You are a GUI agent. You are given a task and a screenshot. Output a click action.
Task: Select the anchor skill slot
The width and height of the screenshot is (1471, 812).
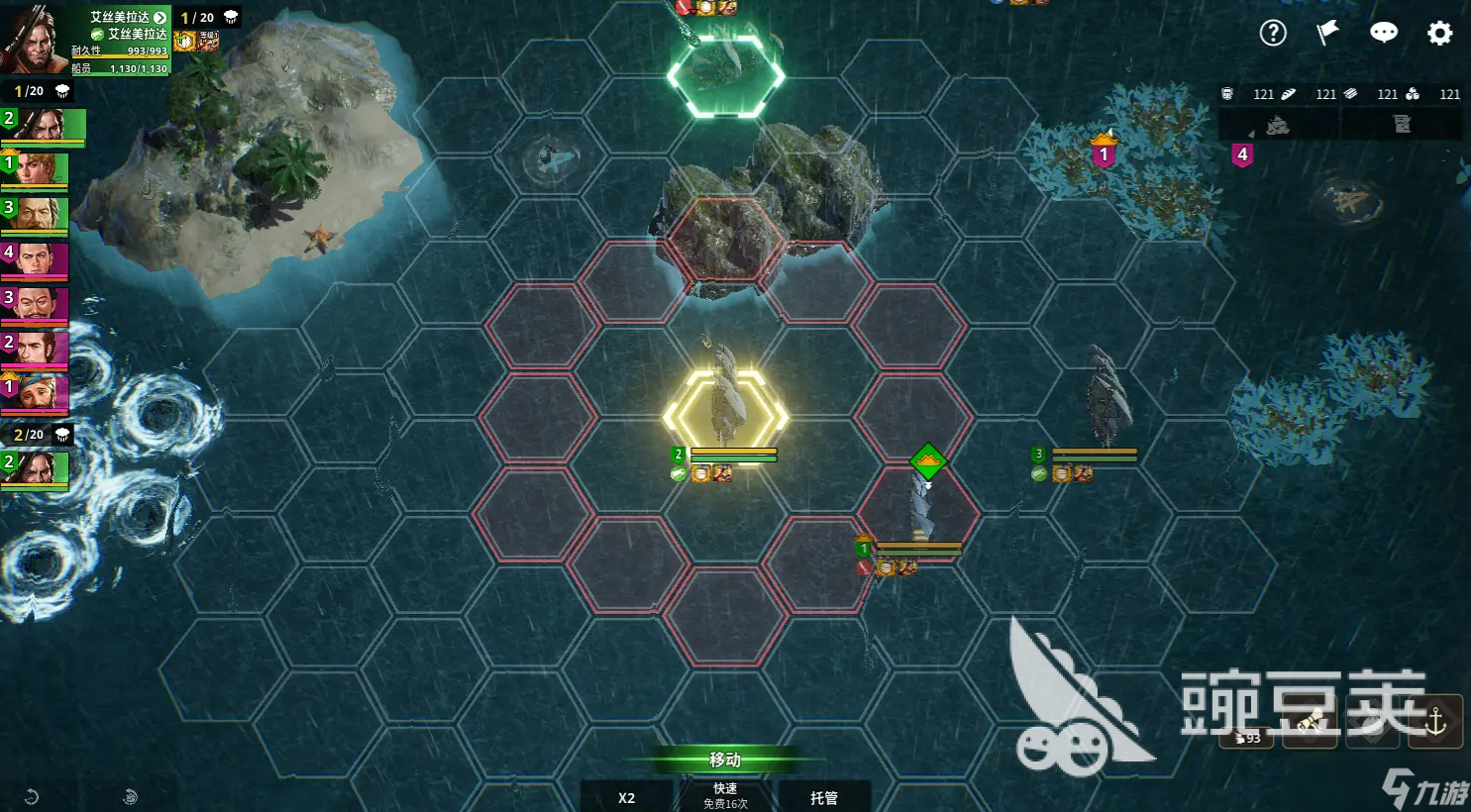coord(1435,722)
